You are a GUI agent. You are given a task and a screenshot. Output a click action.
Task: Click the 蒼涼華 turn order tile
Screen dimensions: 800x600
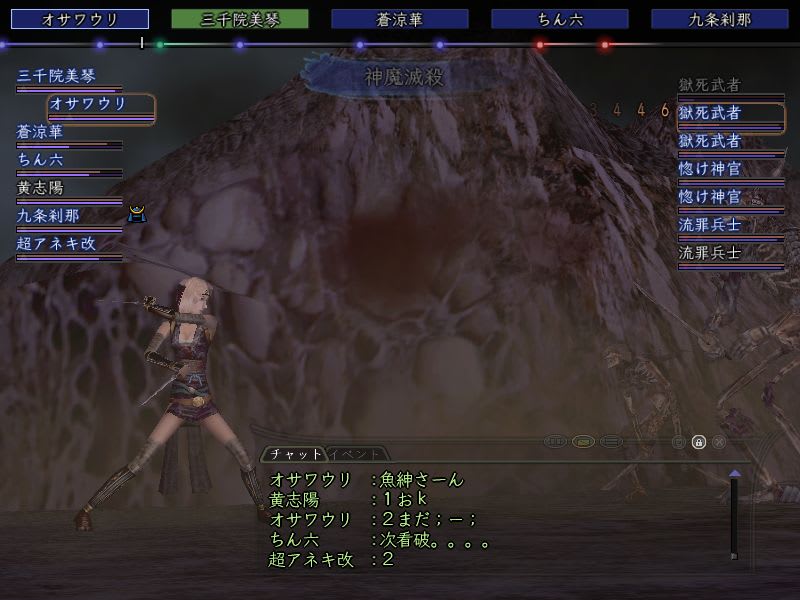coord(400,19)
